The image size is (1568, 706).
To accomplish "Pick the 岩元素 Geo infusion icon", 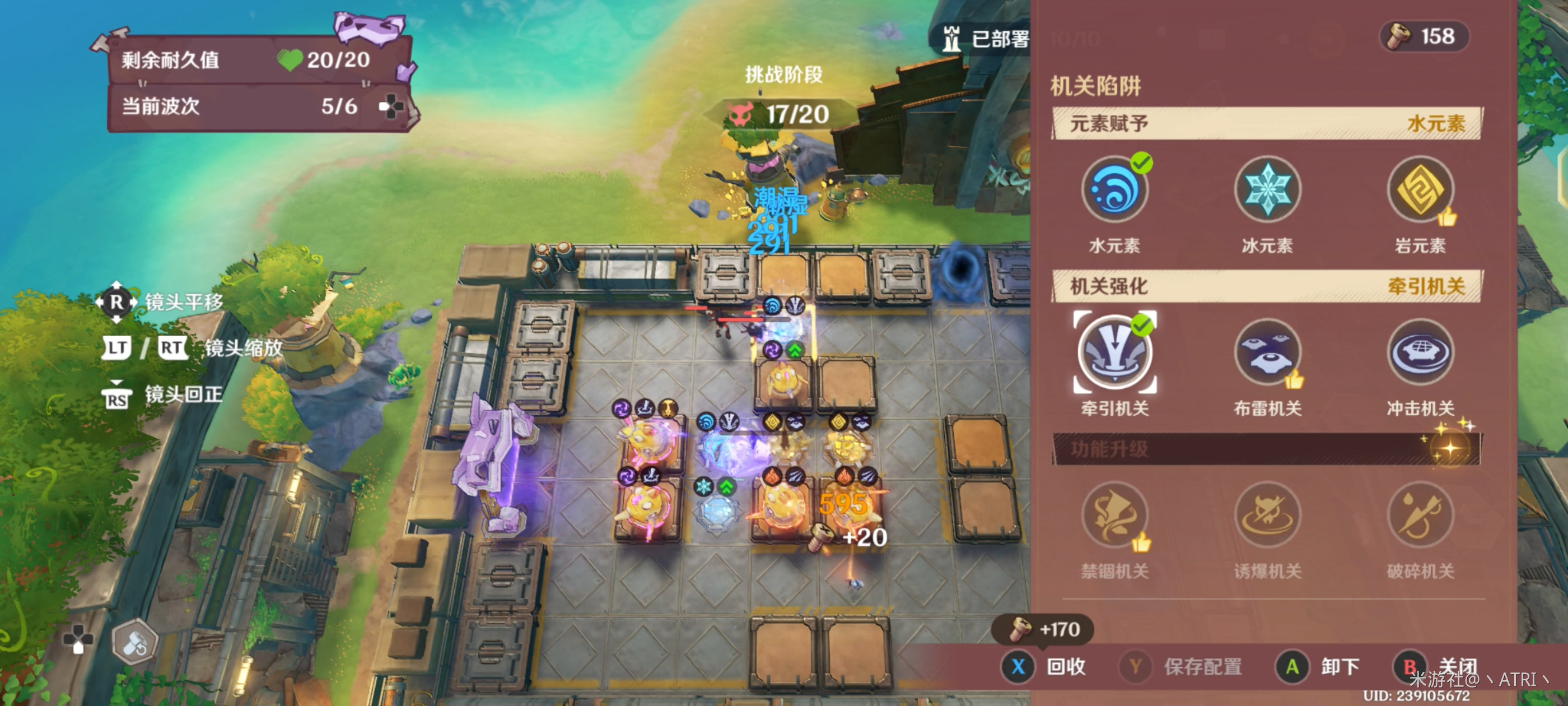I will (x=1420, y=189).
